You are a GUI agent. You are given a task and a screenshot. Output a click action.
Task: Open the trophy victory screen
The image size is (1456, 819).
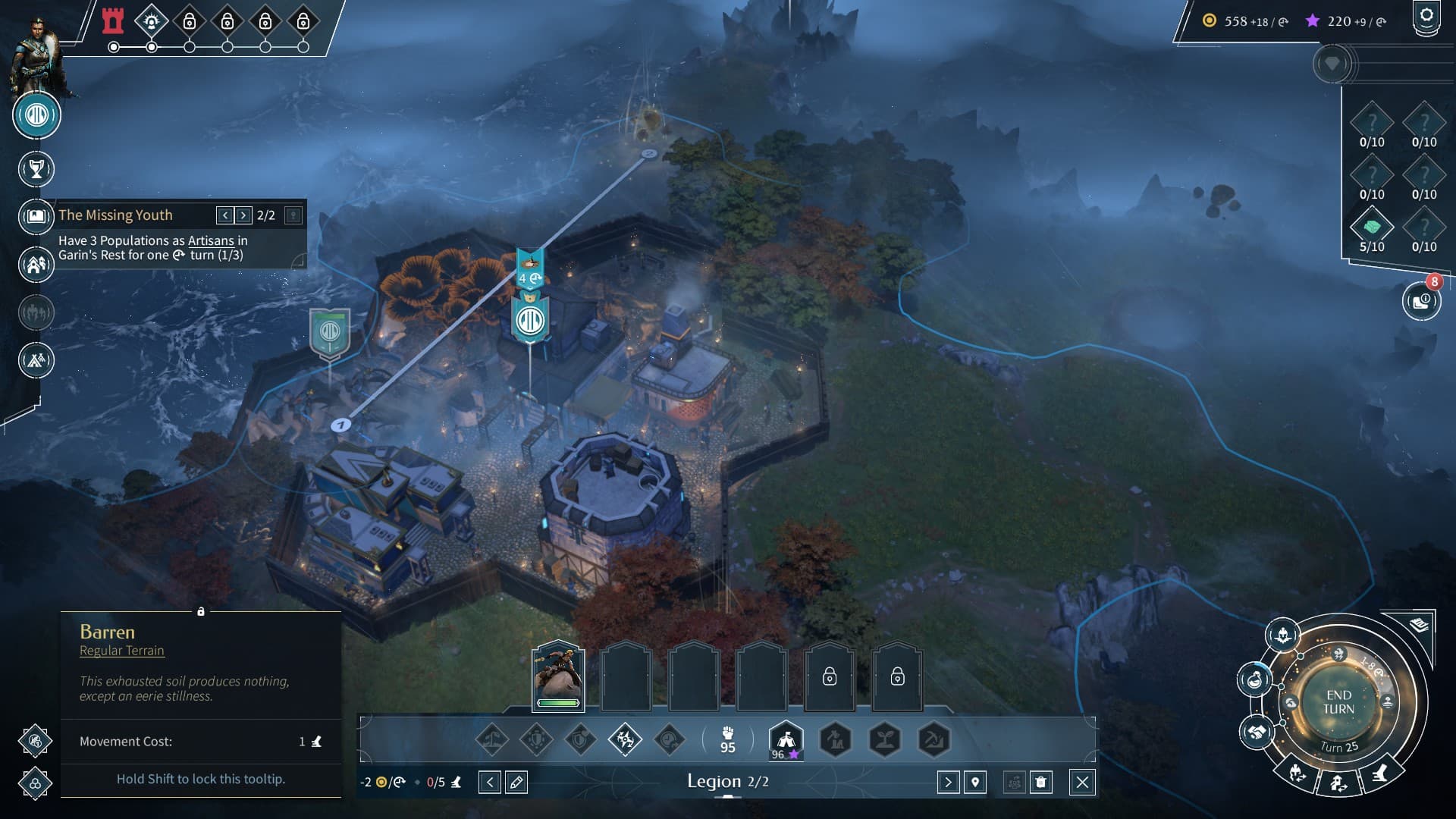pyautogui.click(x=36, y=169)
